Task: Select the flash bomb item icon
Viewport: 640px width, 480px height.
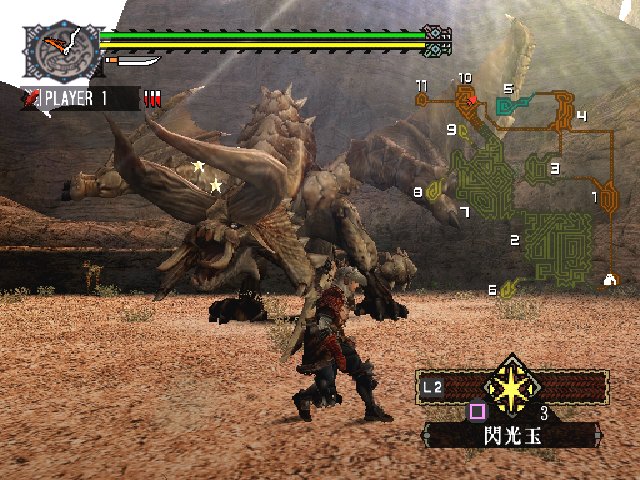Action: tap(512, 385)
